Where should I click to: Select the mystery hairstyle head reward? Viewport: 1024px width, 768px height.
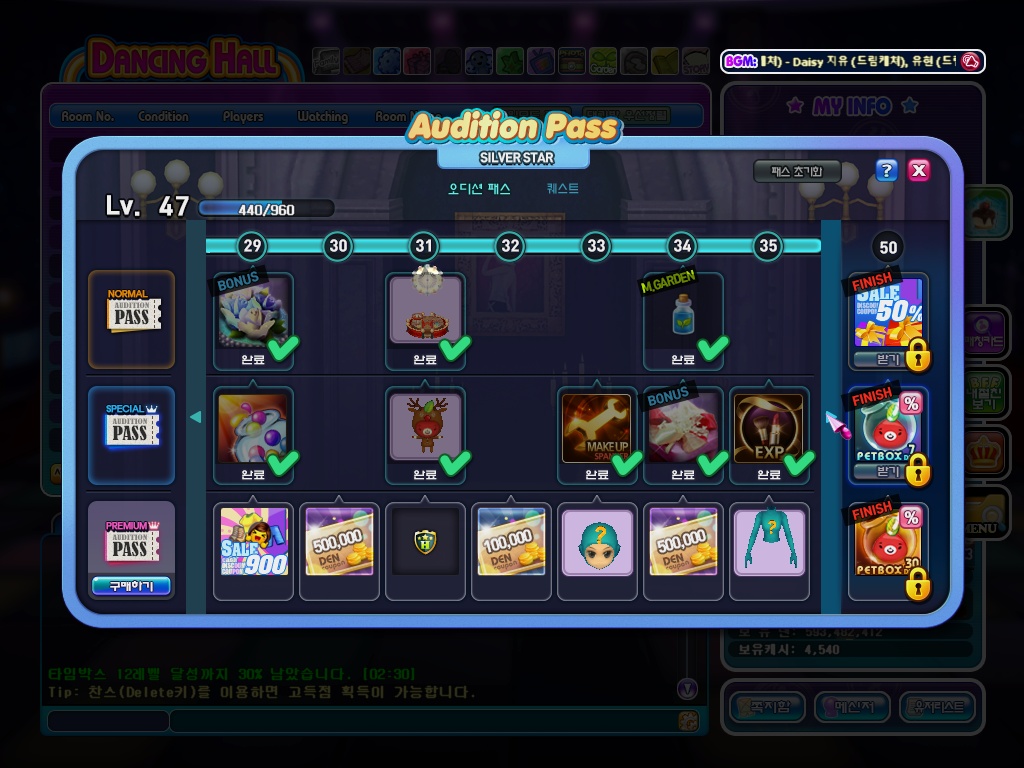[597, 542]
